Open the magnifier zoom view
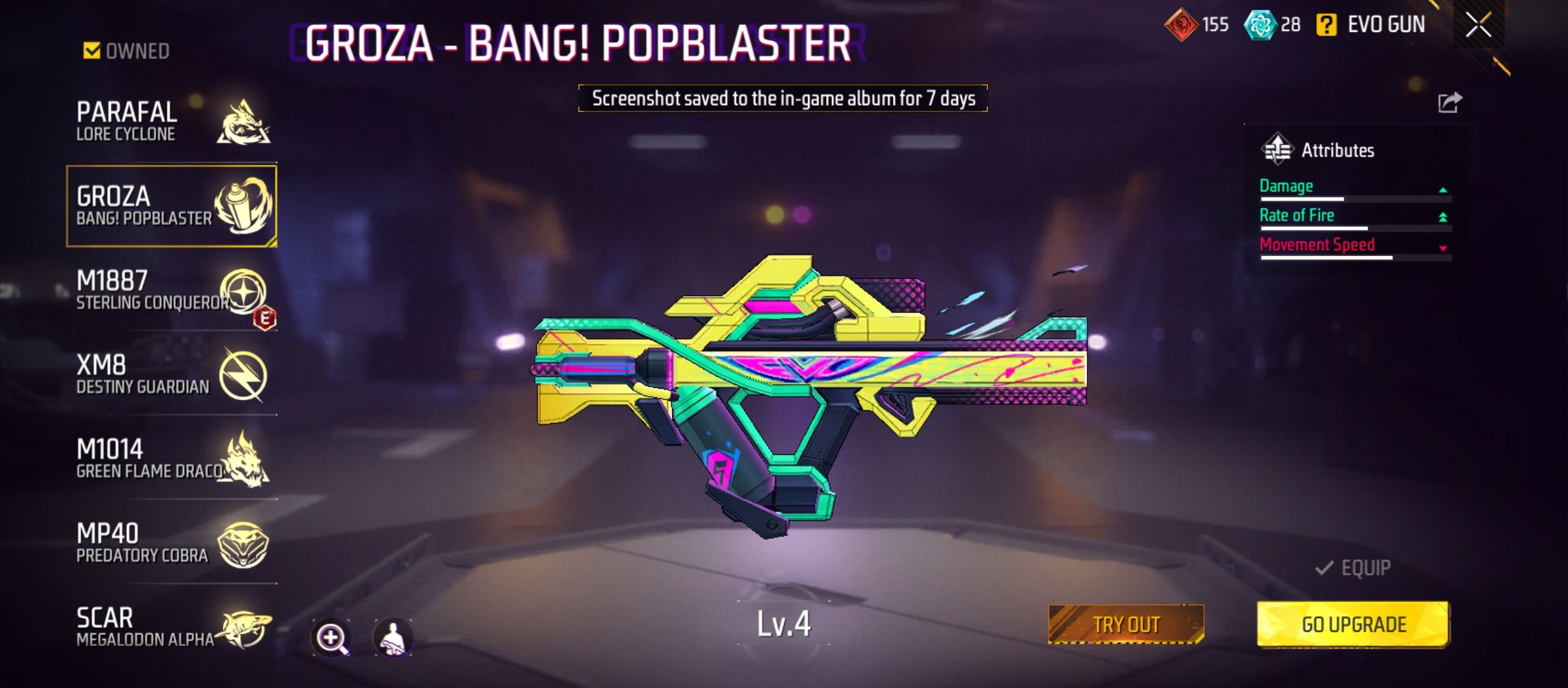 (x=331, y=637)
